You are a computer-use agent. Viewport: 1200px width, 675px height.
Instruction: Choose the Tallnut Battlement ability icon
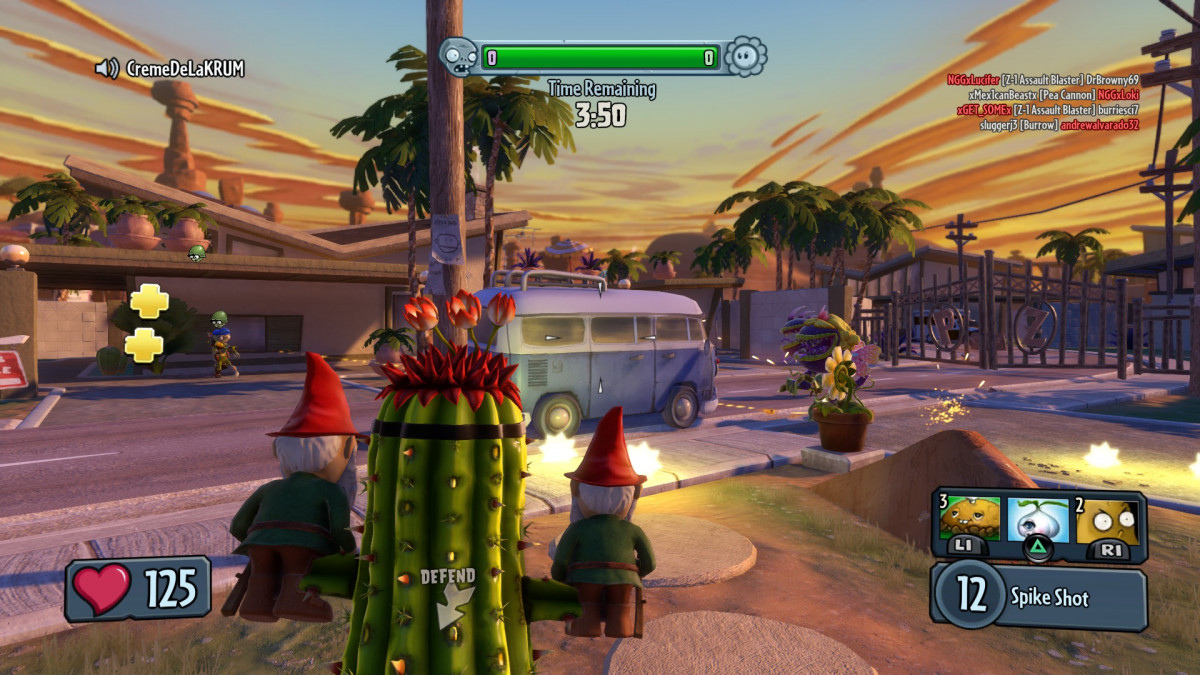point(1107,522)
